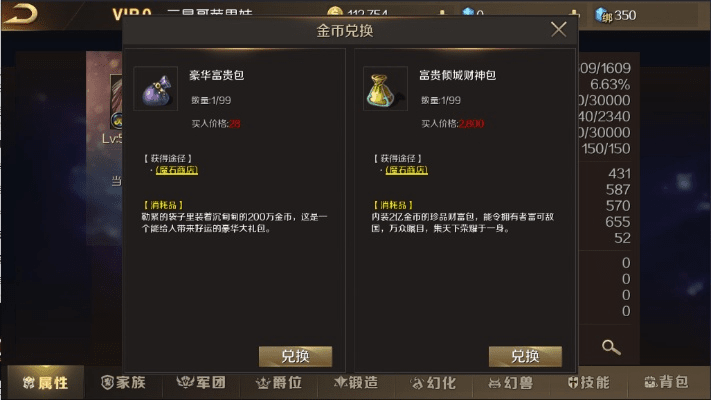Close the 金币兑换 exchange dialog
Image resolution: width=711 pixels, height=400 pixels.
[559, 30]
